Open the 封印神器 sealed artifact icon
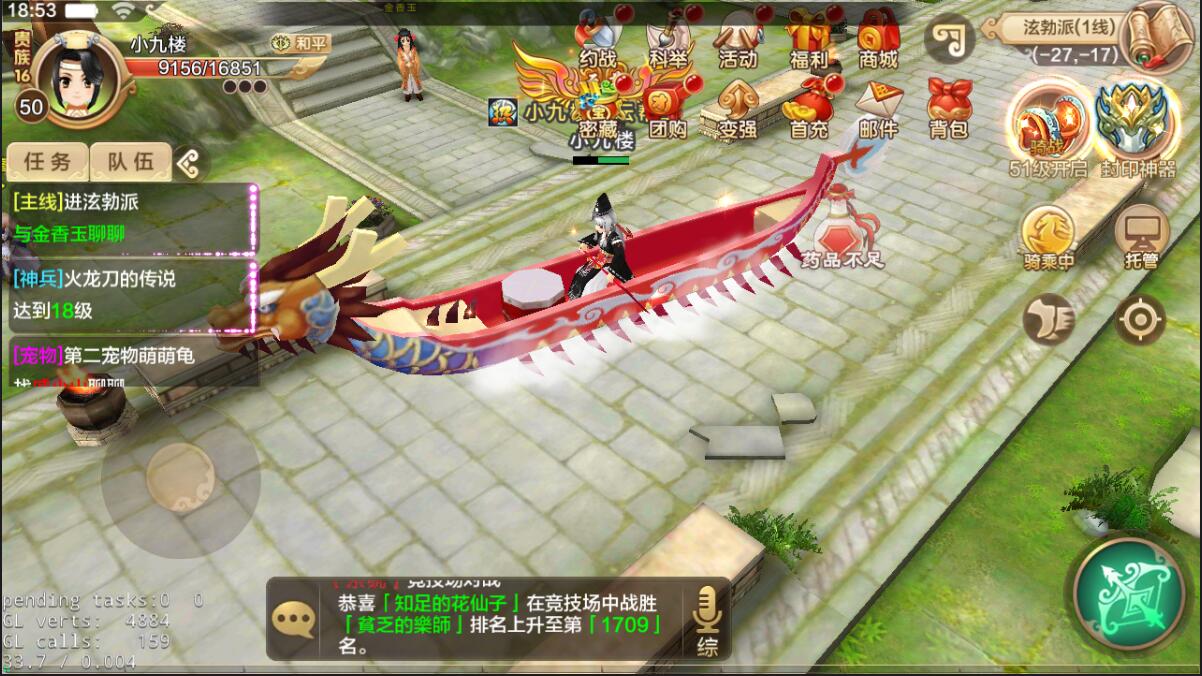Screen dimensions: 1202x676 coord(1136,127)
